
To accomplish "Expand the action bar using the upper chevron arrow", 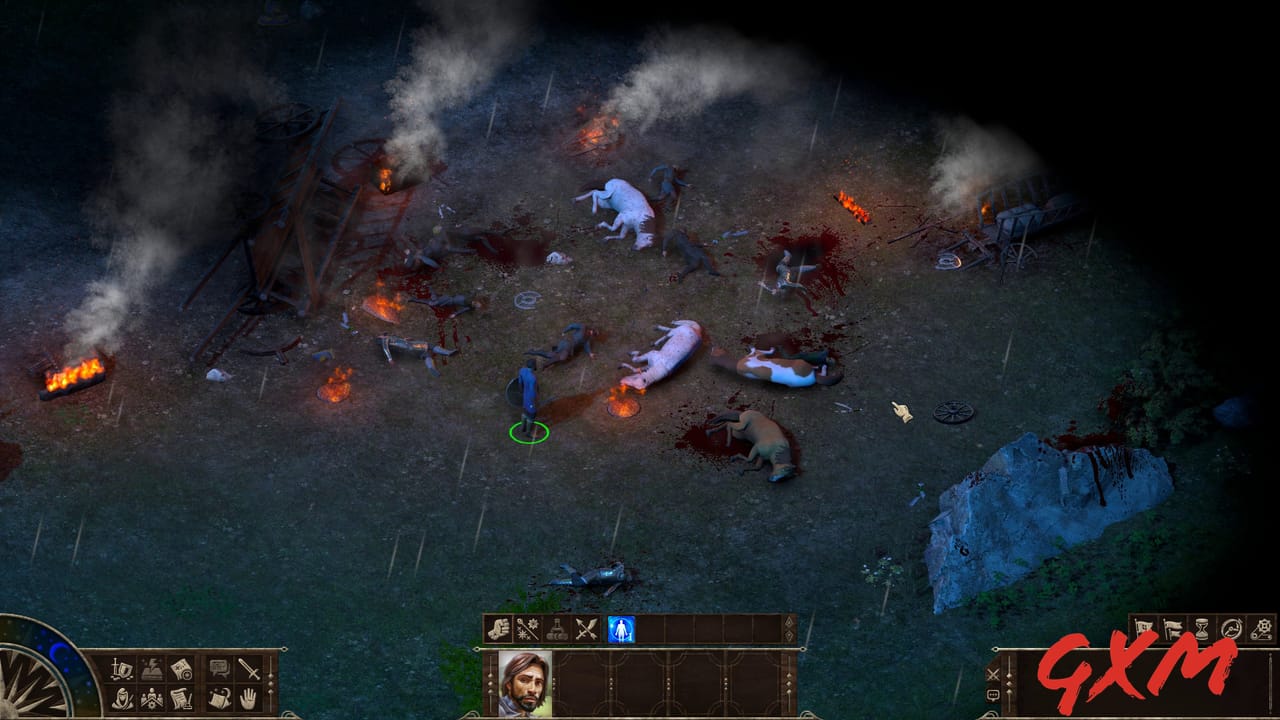I will point(788,622).
